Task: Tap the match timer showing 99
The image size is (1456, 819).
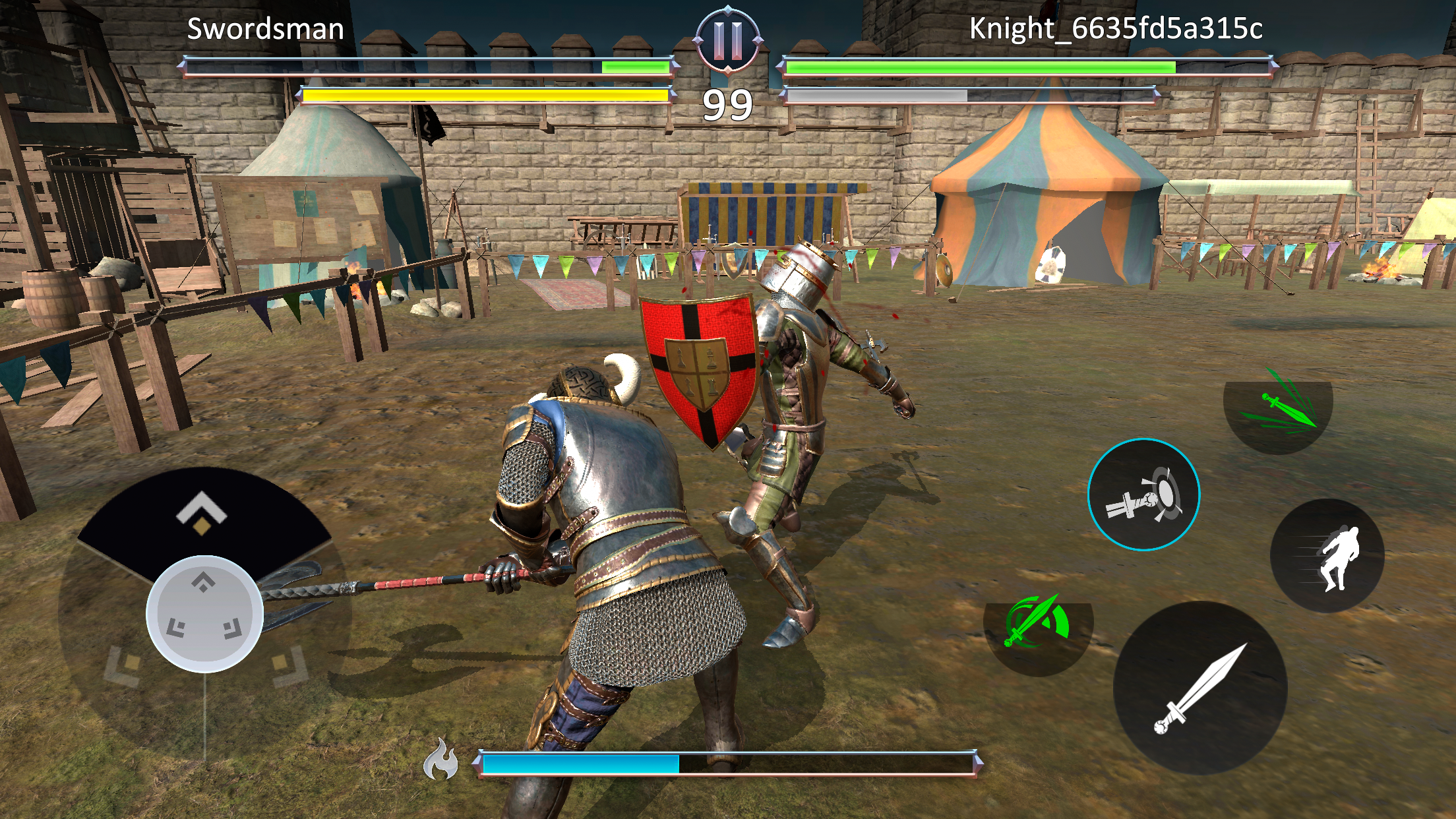Action: 727,102
